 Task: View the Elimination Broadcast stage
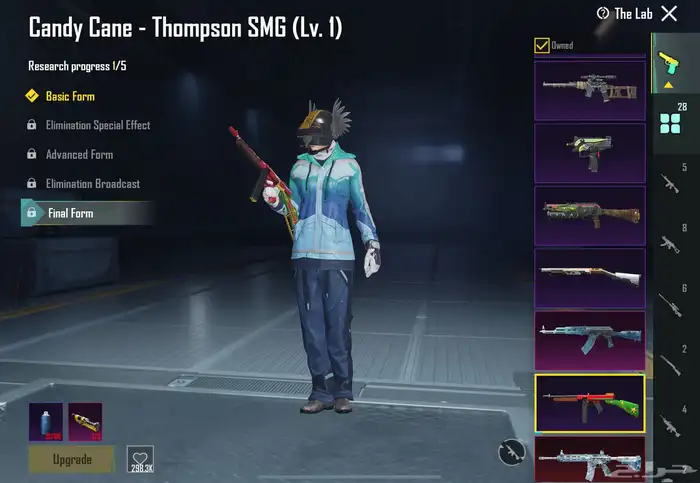(92, 184)
